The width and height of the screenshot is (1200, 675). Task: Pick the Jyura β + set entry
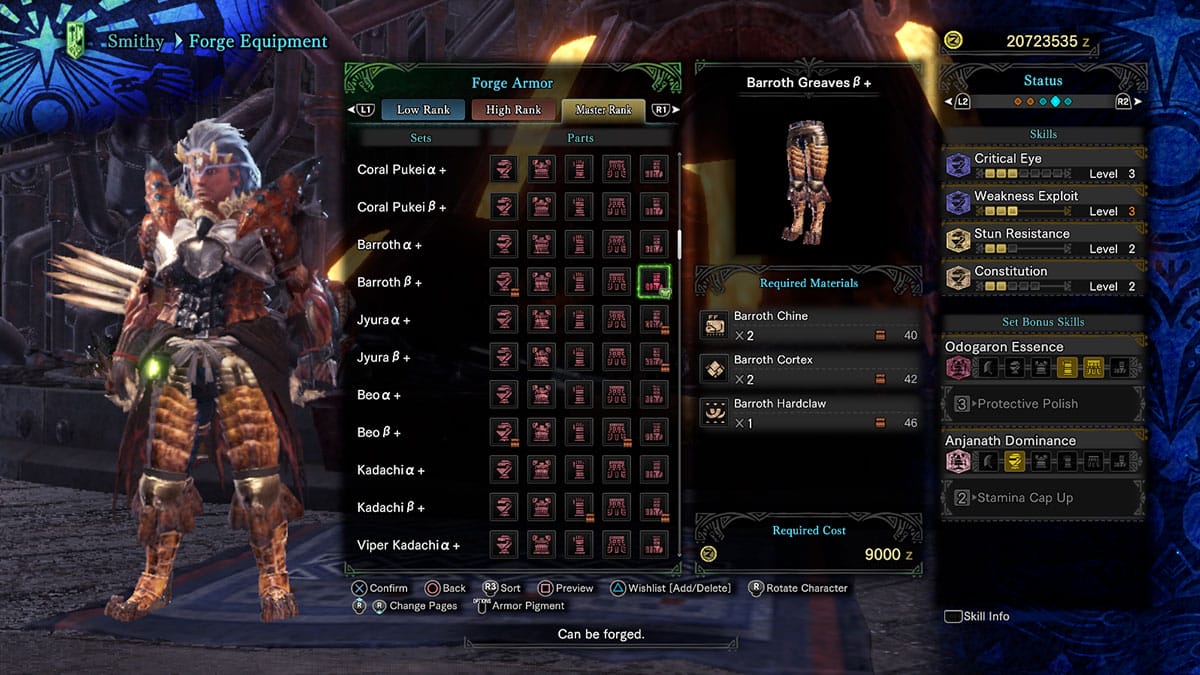(384, 358)
